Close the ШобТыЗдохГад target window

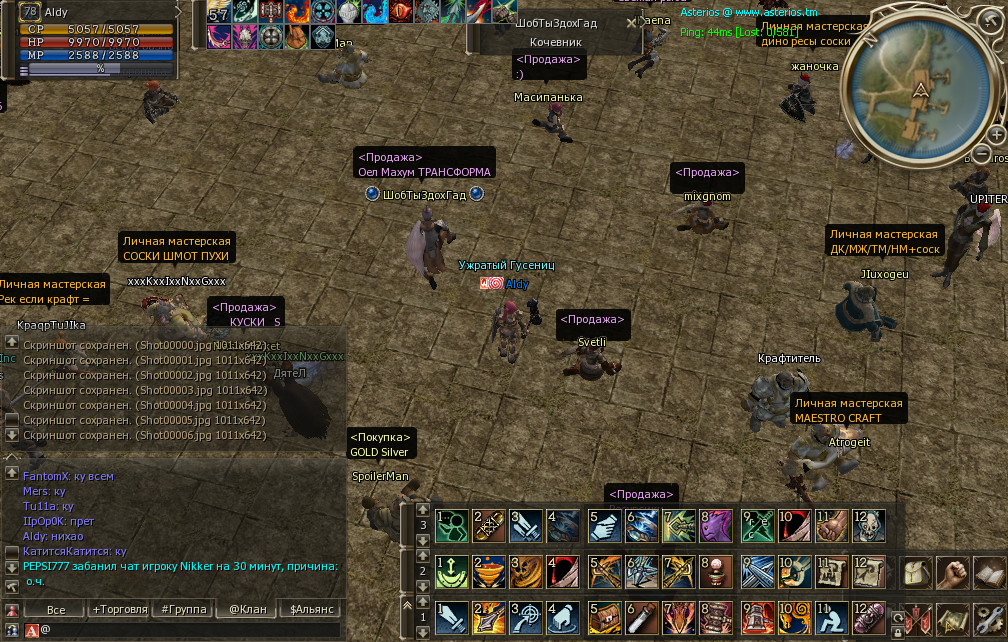pos(631,22)
